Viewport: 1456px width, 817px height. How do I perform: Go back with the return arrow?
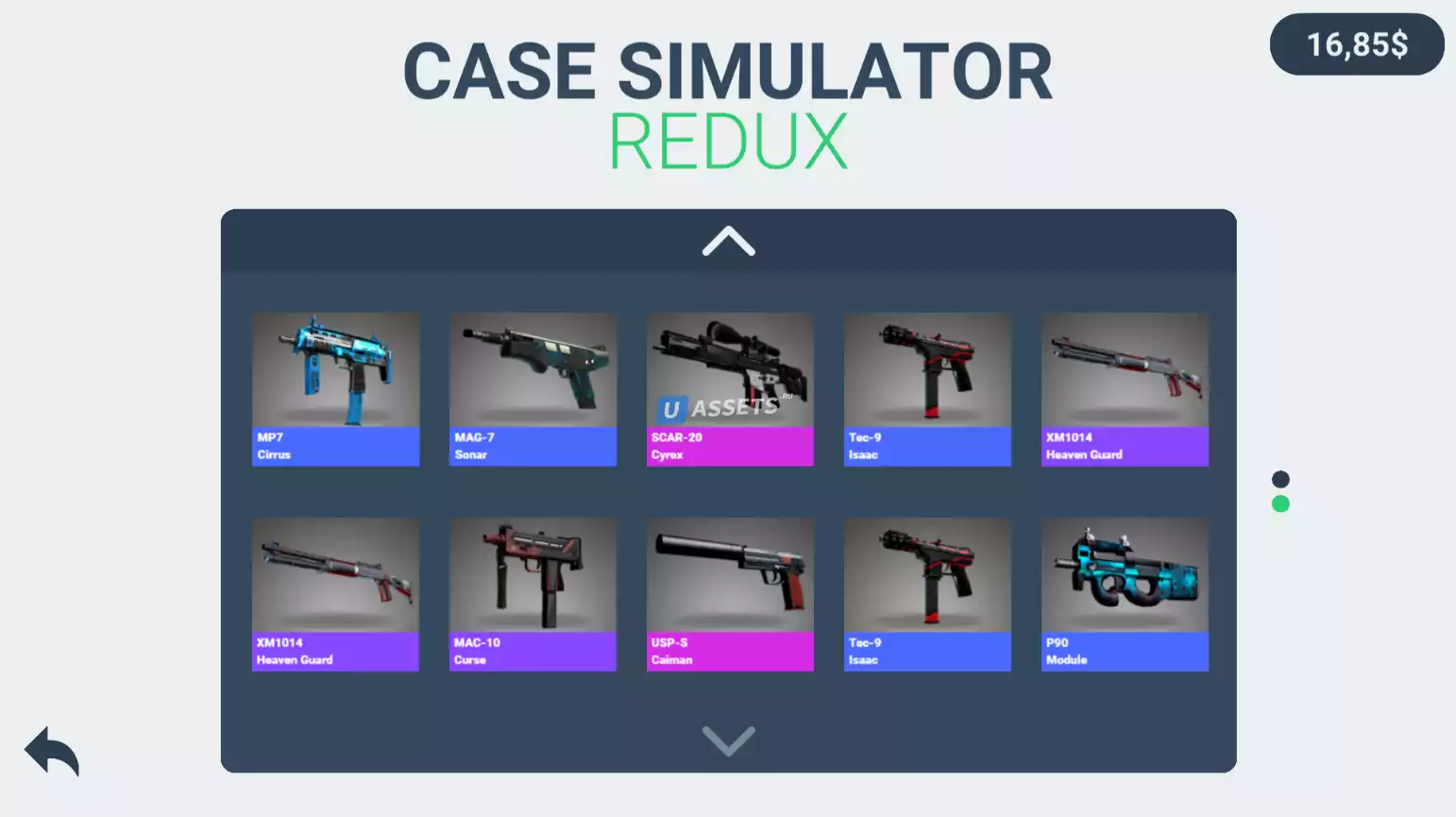click(x=52, y=751)
